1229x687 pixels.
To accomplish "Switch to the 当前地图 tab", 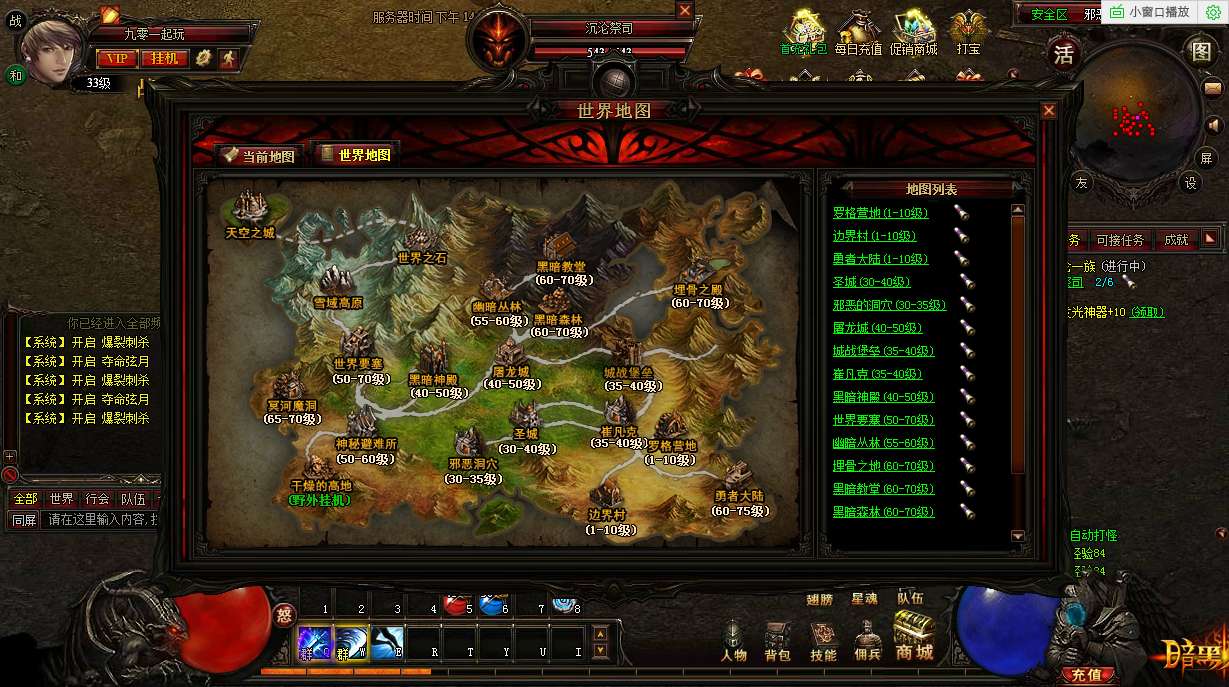I will pos(258,155).
